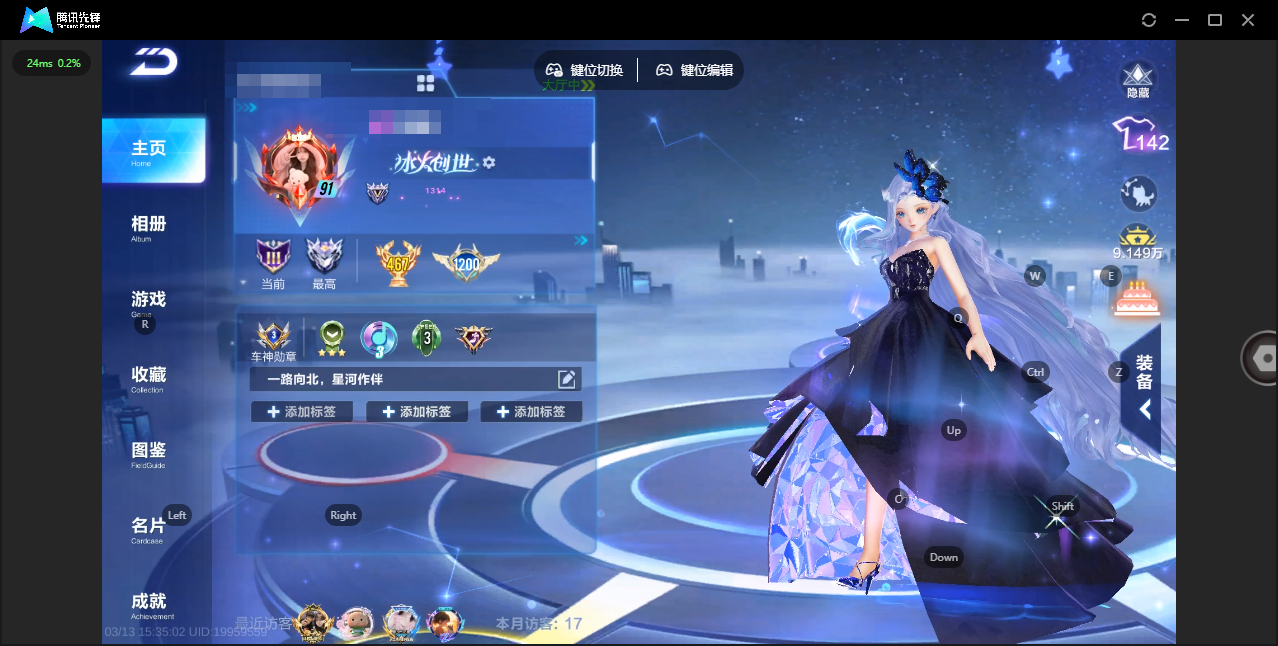Open the 收藏 Collection tab
Screen dimensions: 1278x646
[x=149, y=377]
